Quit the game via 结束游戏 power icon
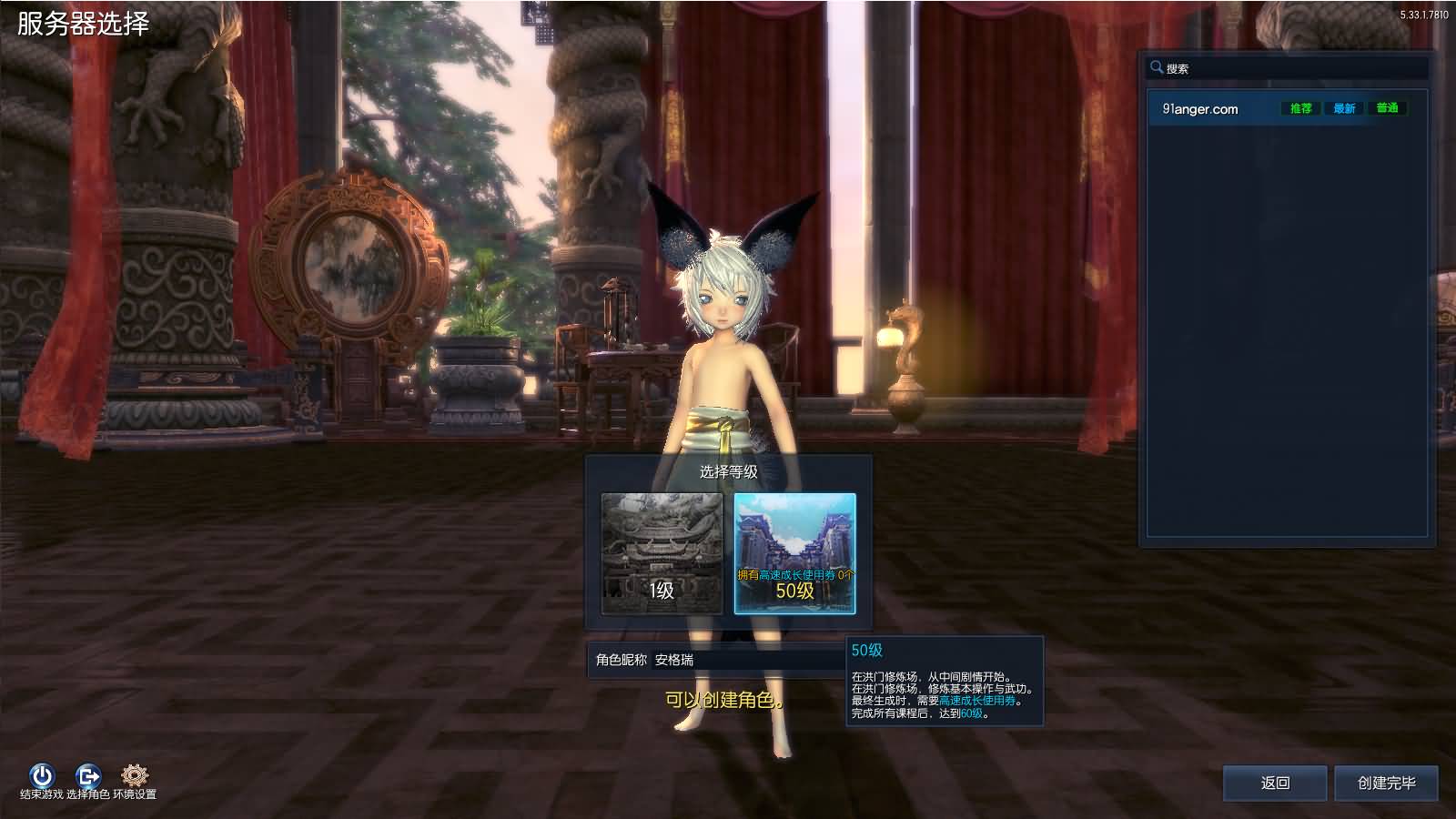Screen dimensions: 1456x819 click(x=42, y=776)
